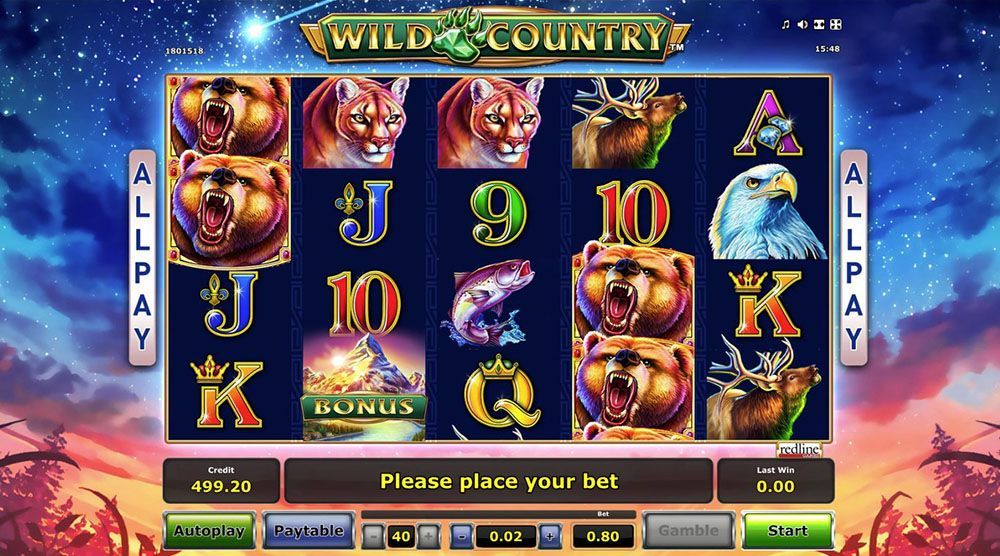1000x556 pixels.
Task: Lower the 0.02 coin value with minus
Action: [461, 536]
